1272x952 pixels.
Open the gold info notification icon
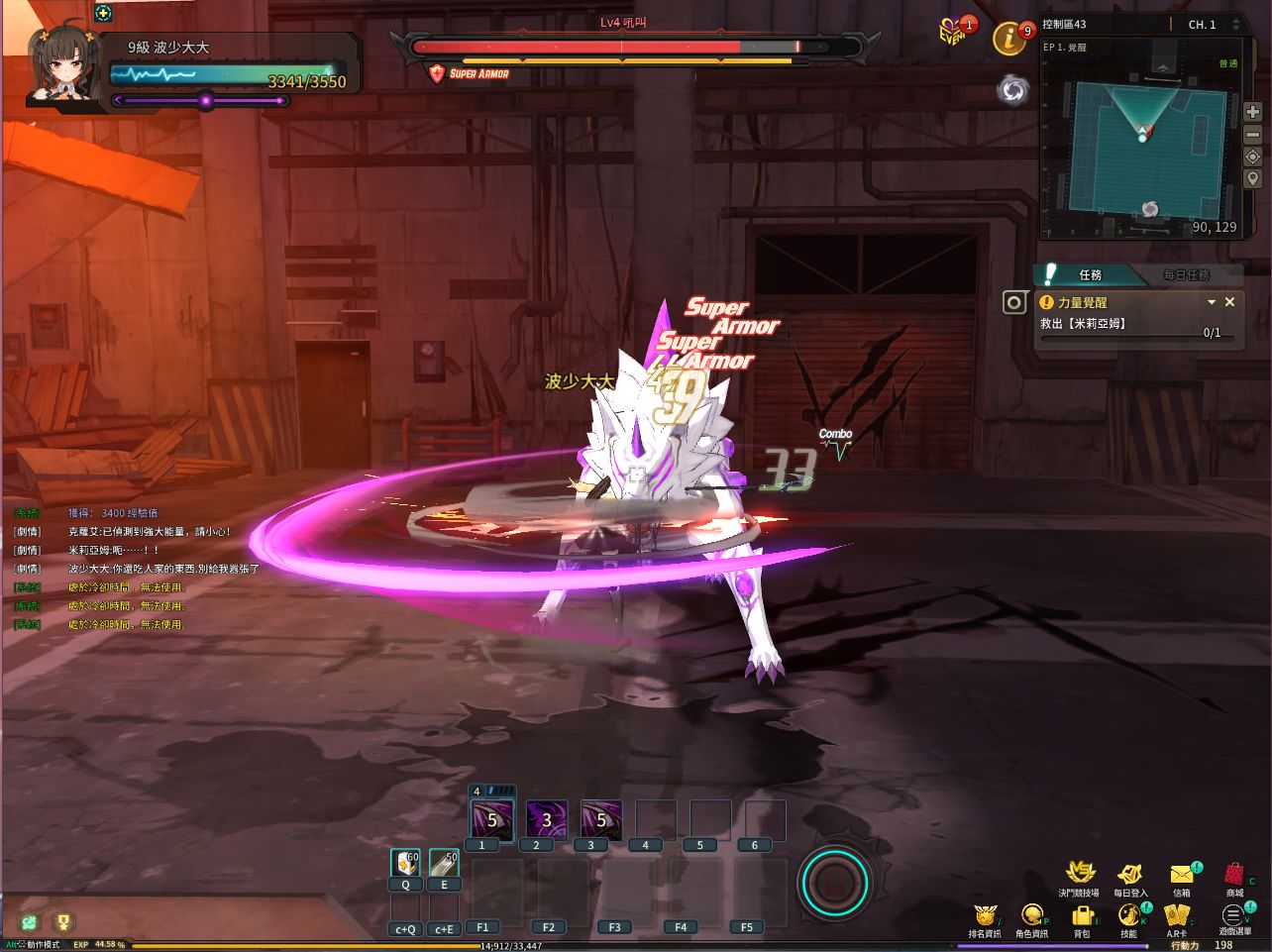point(1009,39)
